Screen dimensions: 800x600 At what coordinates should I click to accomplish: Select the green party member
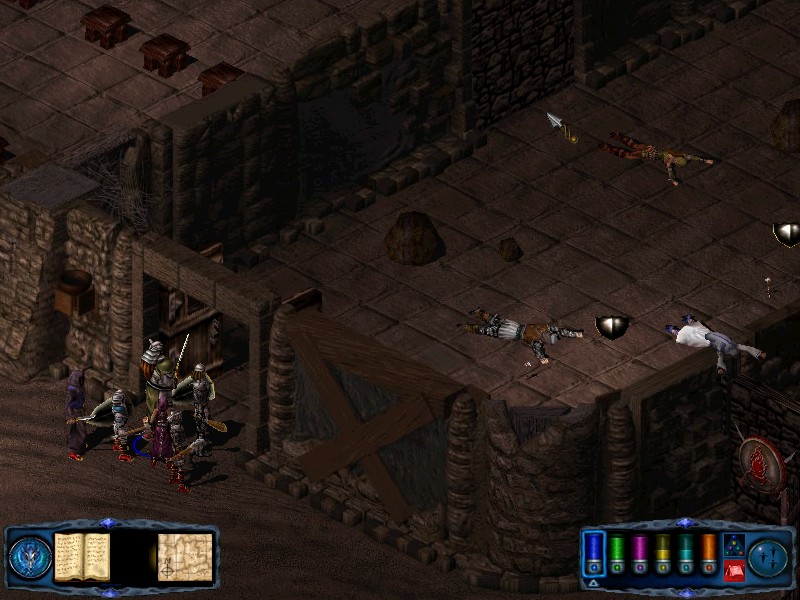click(x=617, y=553)
